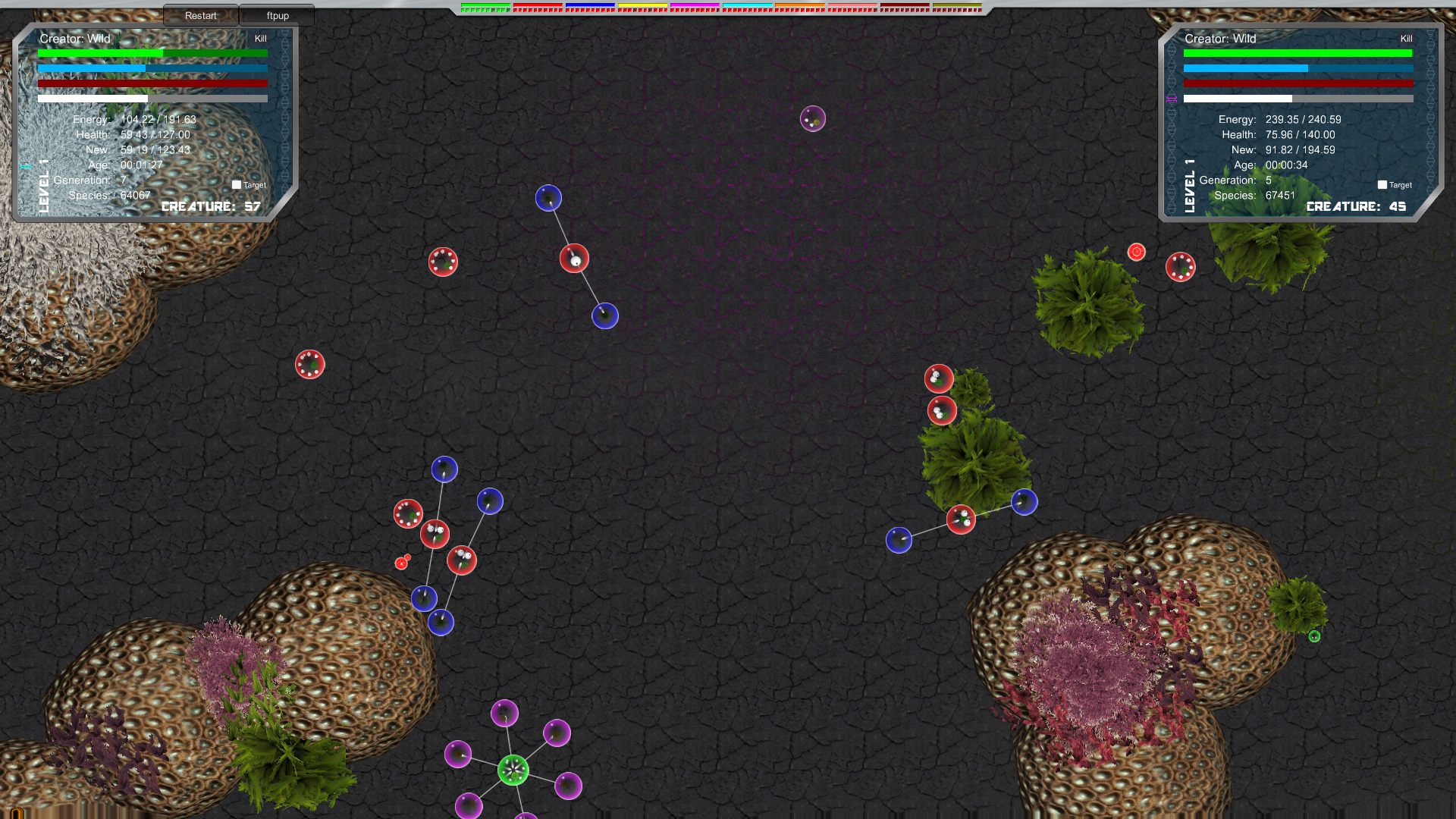Check the Target box for creature 45
This screenshot has height=819, width=1456.
tap(1382, 184)
